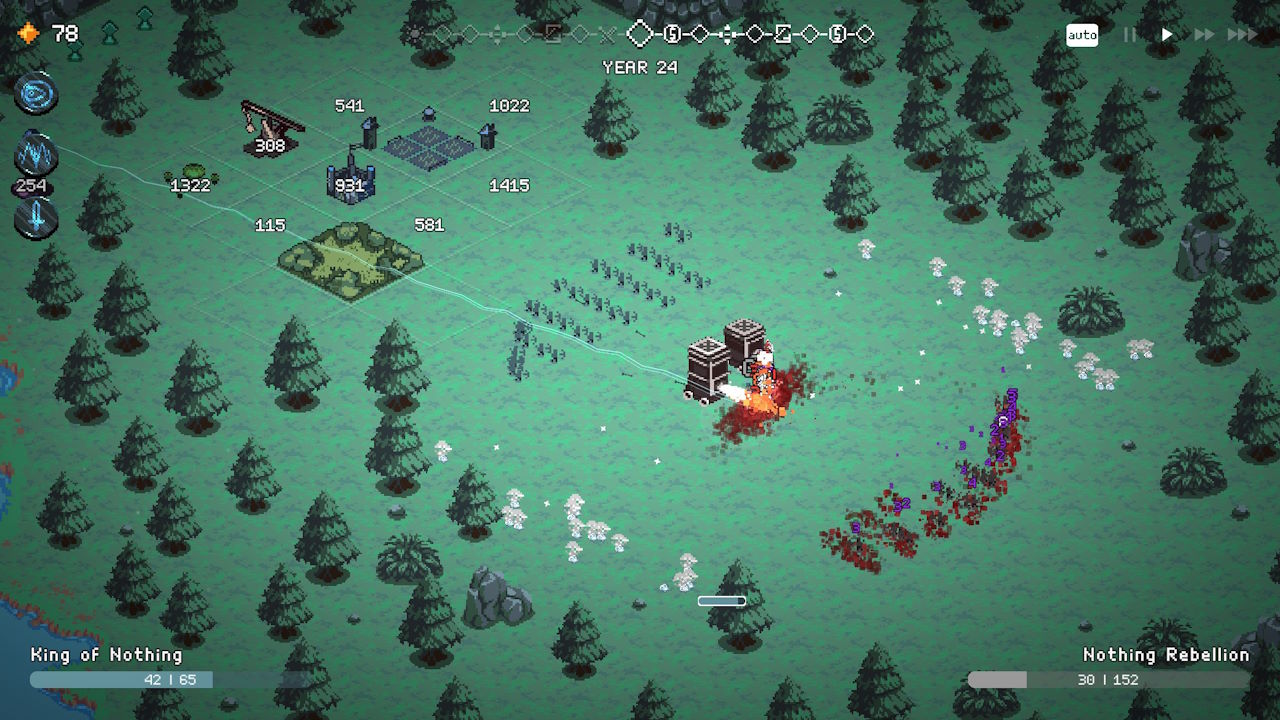1280x720 pixels.
Task: Set battle to normal play speed
Action: [1167, 35]
